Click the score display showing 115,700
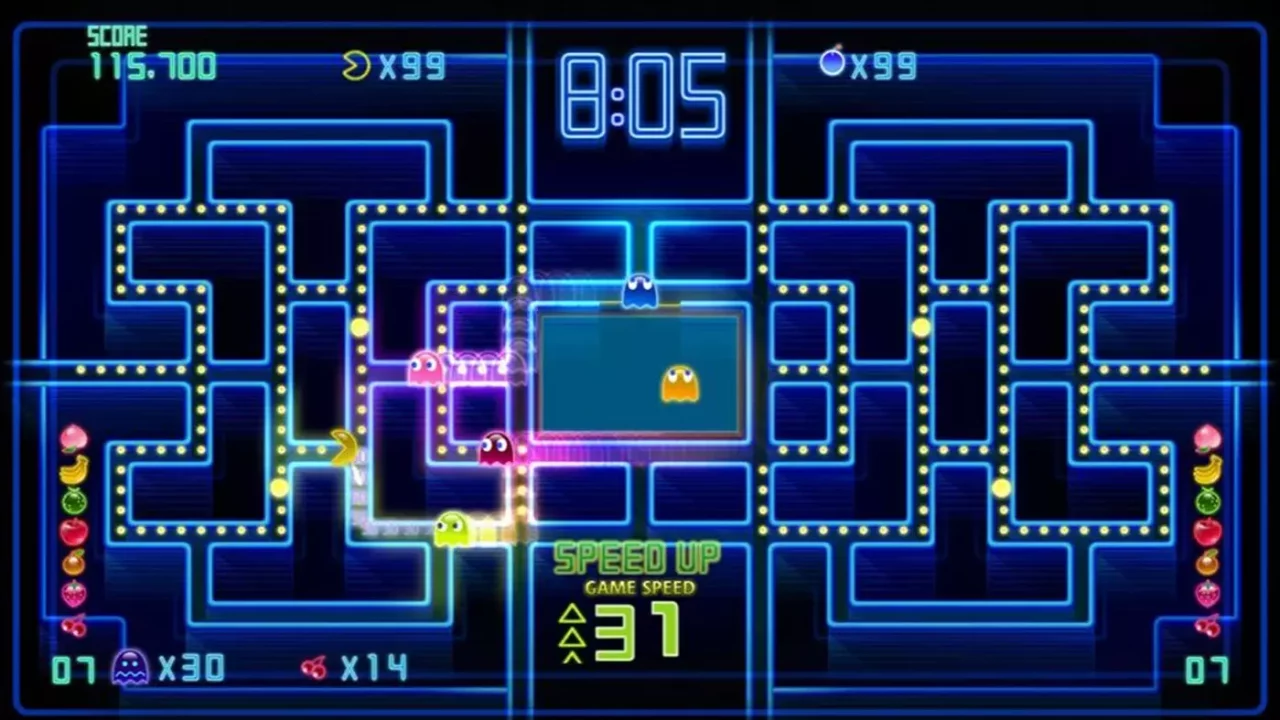This screenshot has height=720, width=1280. click(152, 66)
